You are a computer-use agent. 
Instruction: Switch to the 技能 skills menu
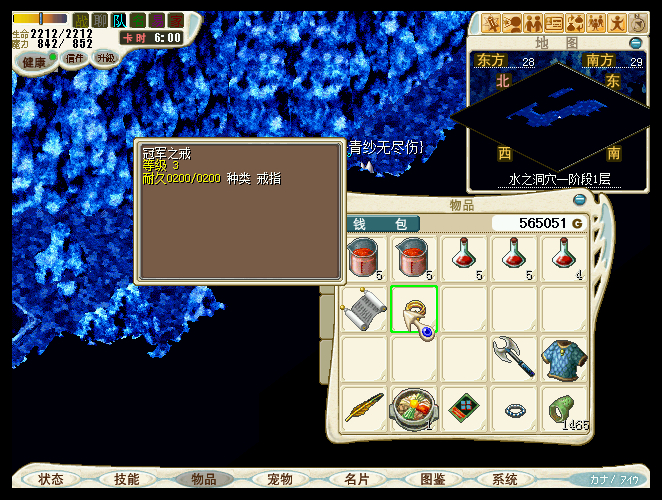(x=127, y=479)
